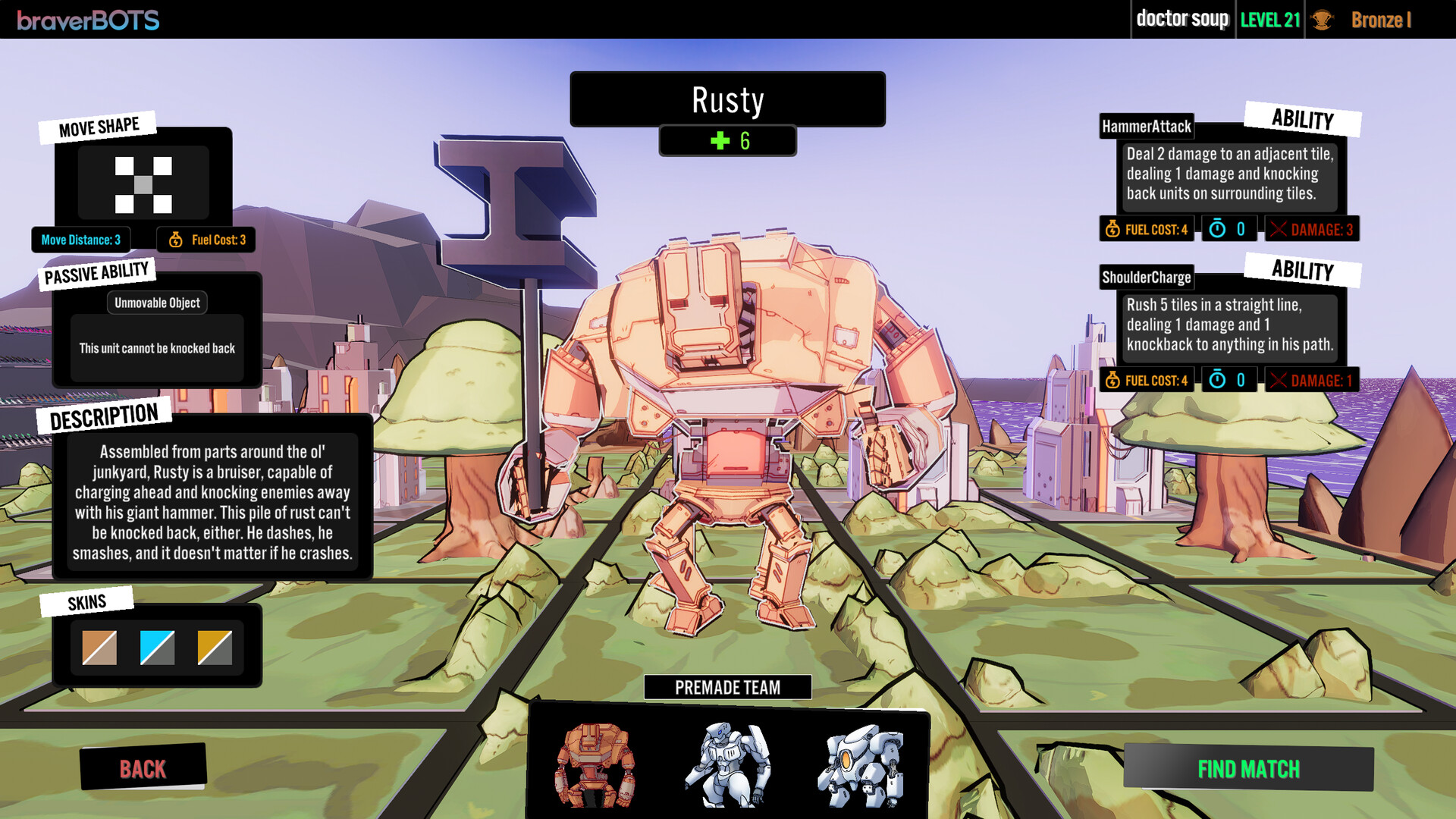Select the gold skin swatch
The width and height of the screenshot is (1456, 819).
(x=215, y=647)
